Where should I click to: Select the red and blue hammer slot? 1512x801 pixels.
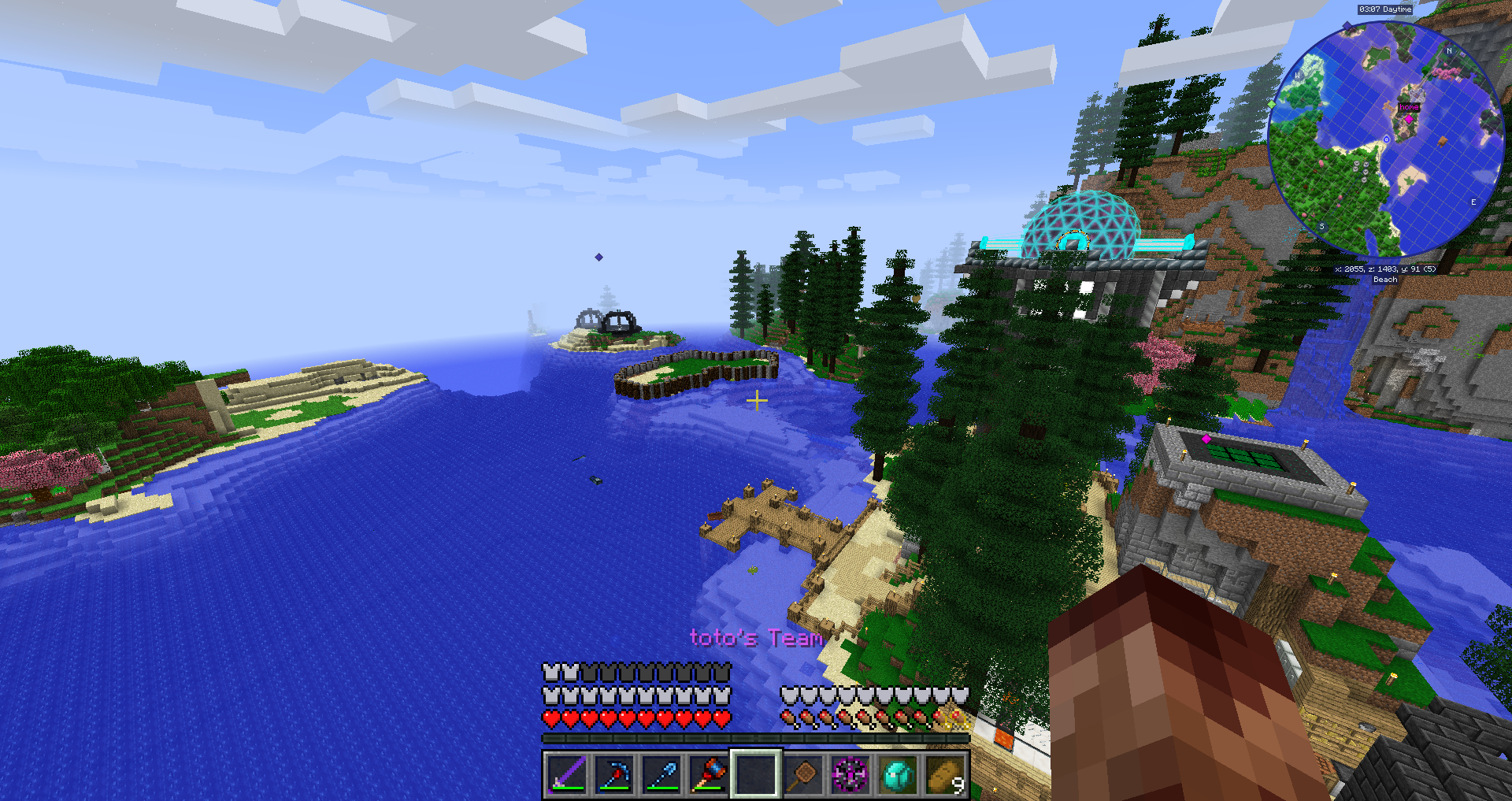(x=709, y=774)
